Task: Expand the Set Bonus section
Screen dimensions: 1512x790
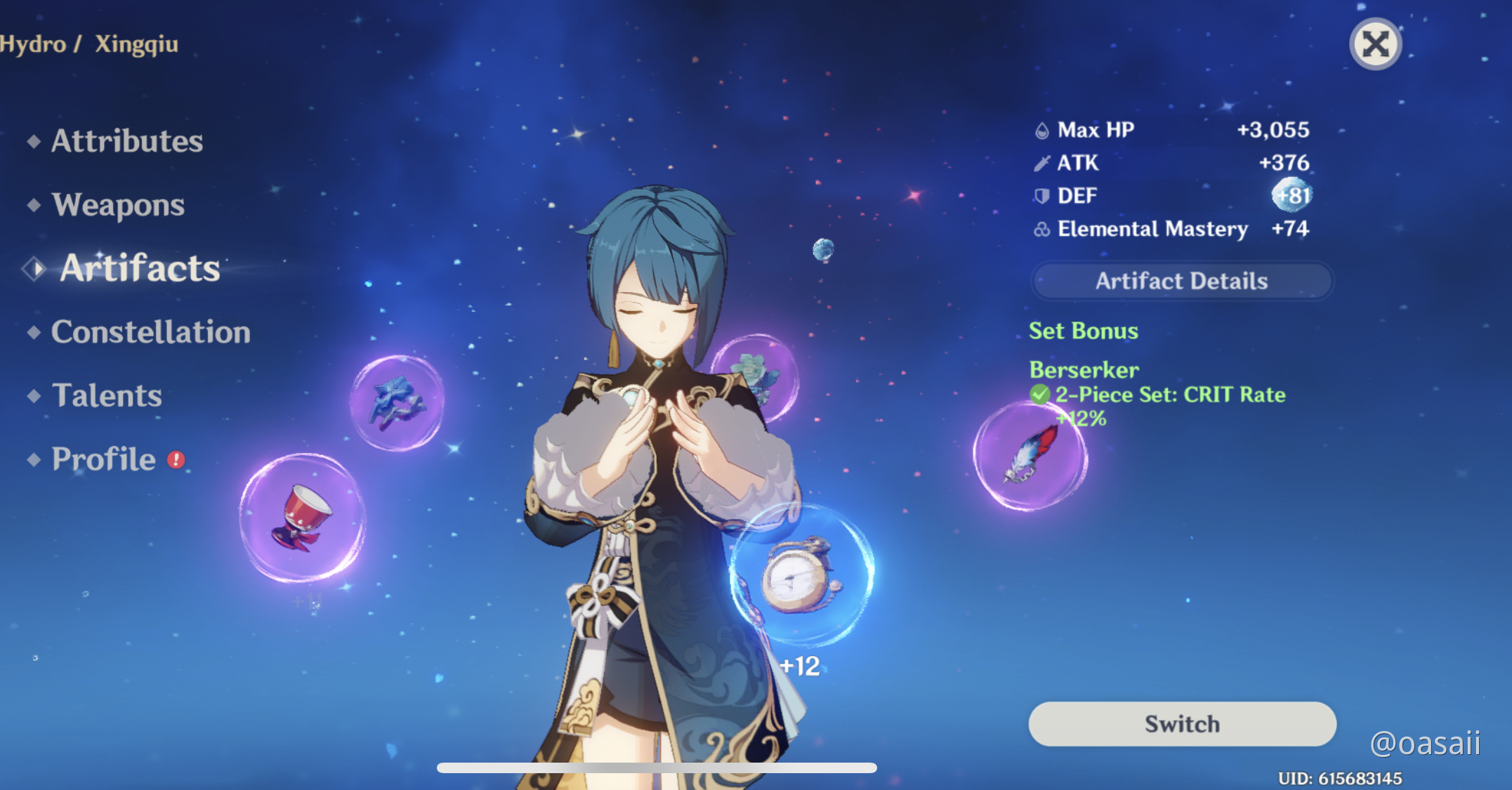Action: pos(1084,331)
